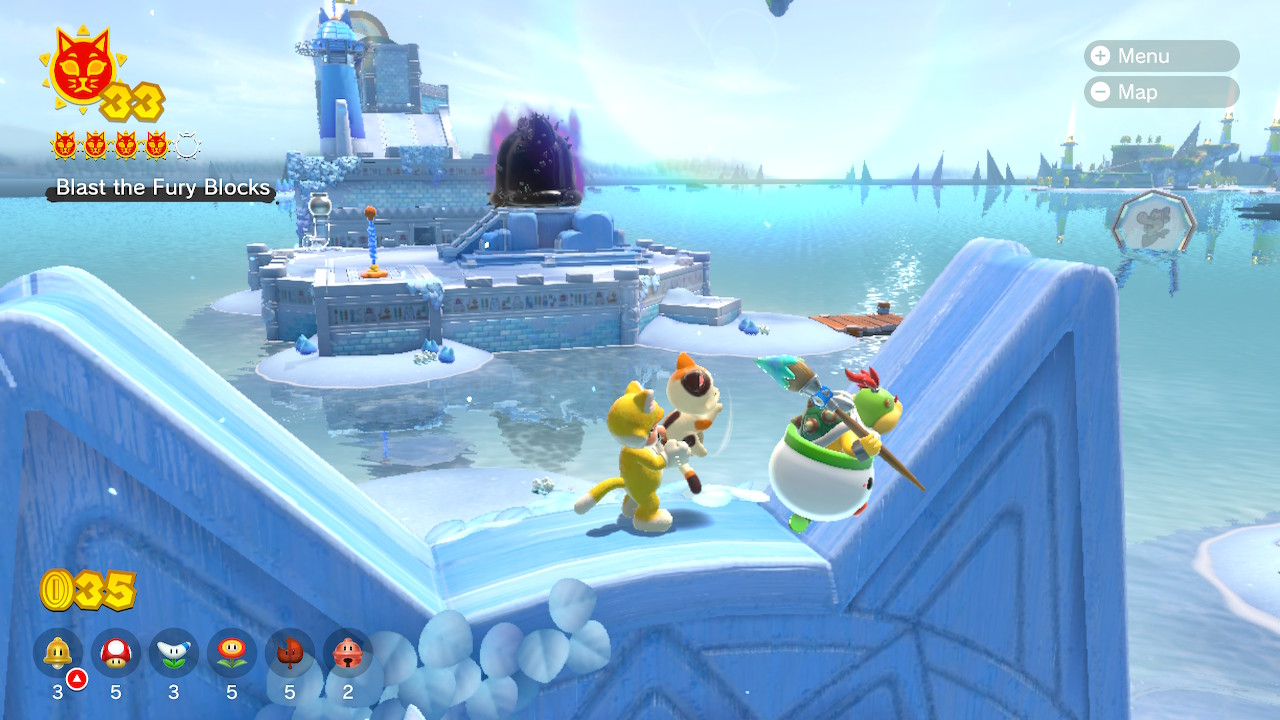The image size is (1280, 720).
Task: Open the Map
Action: pos(1160,92)
